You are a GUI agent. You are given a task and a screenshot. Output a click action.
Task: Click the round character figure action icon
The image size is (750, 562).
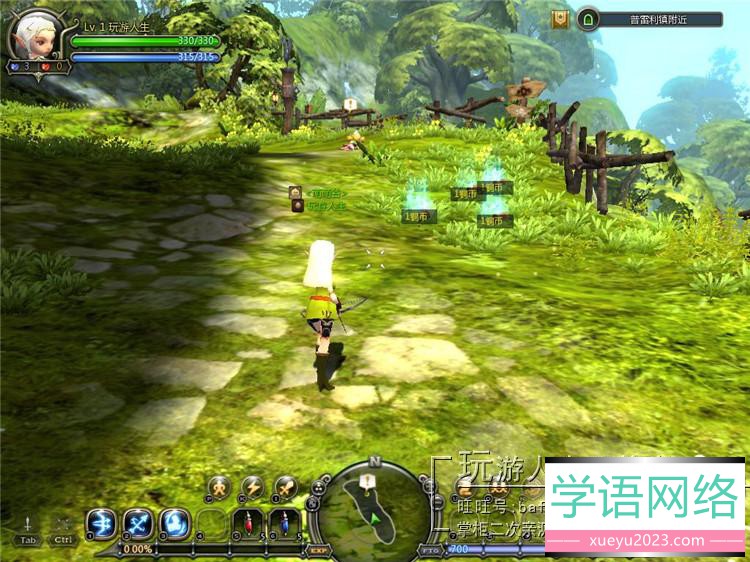point(219,488)
